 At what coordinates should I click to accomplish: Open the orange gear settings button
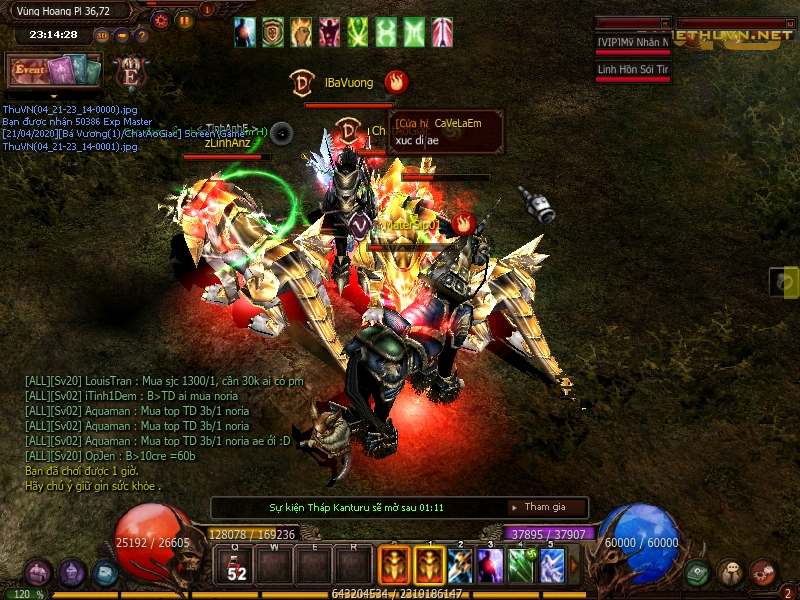(x=160, y=19)
